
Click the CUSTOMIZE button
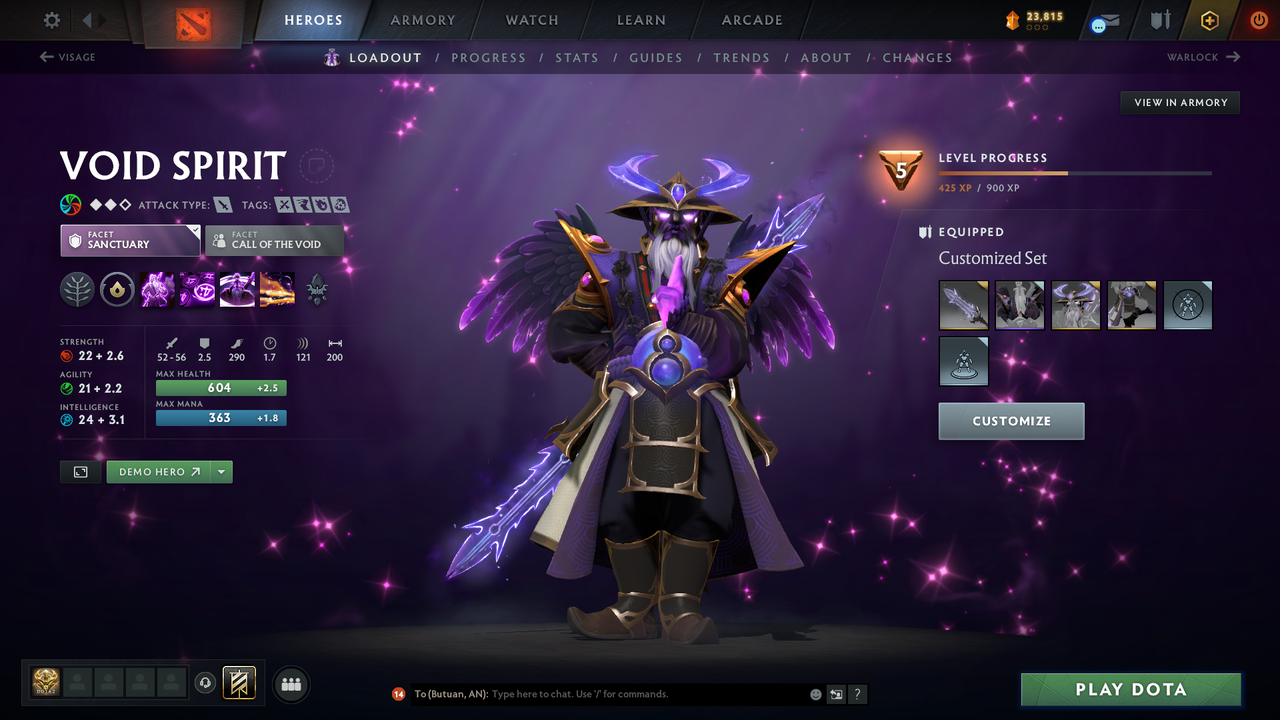pyautogui.click(x=1011, y=421)
